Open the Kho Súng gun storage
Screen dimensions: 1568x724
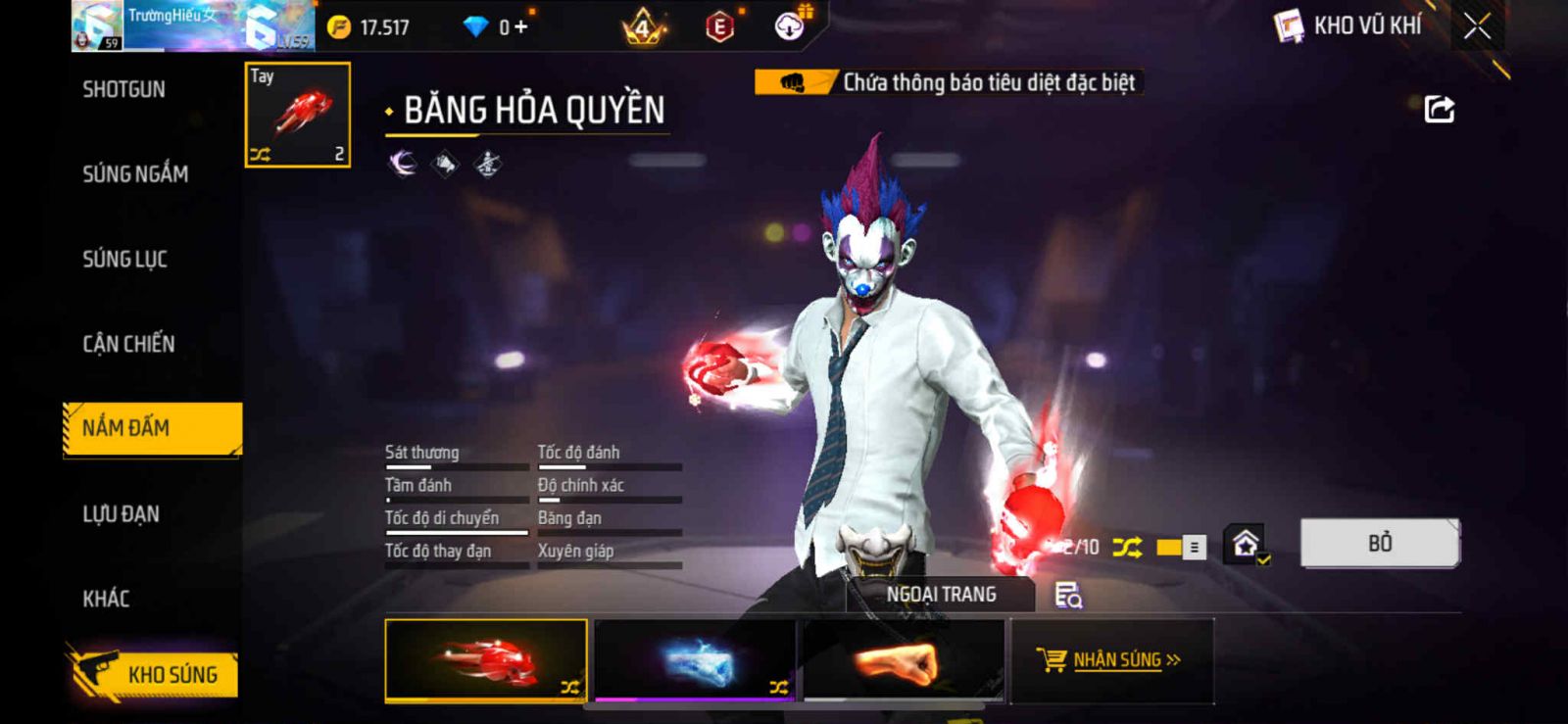click(155, 674)
